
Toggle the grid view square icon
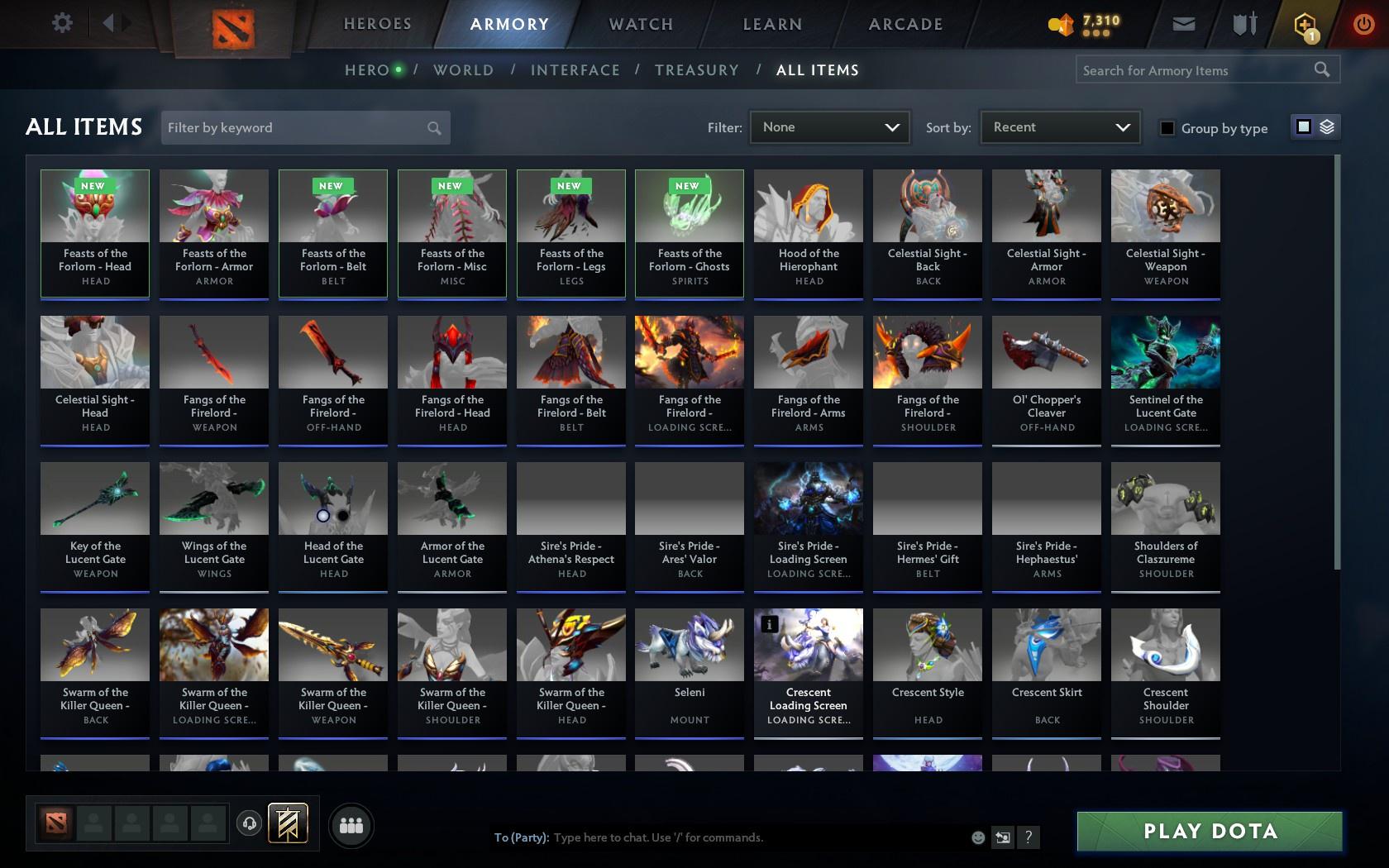pos(1304,127)
